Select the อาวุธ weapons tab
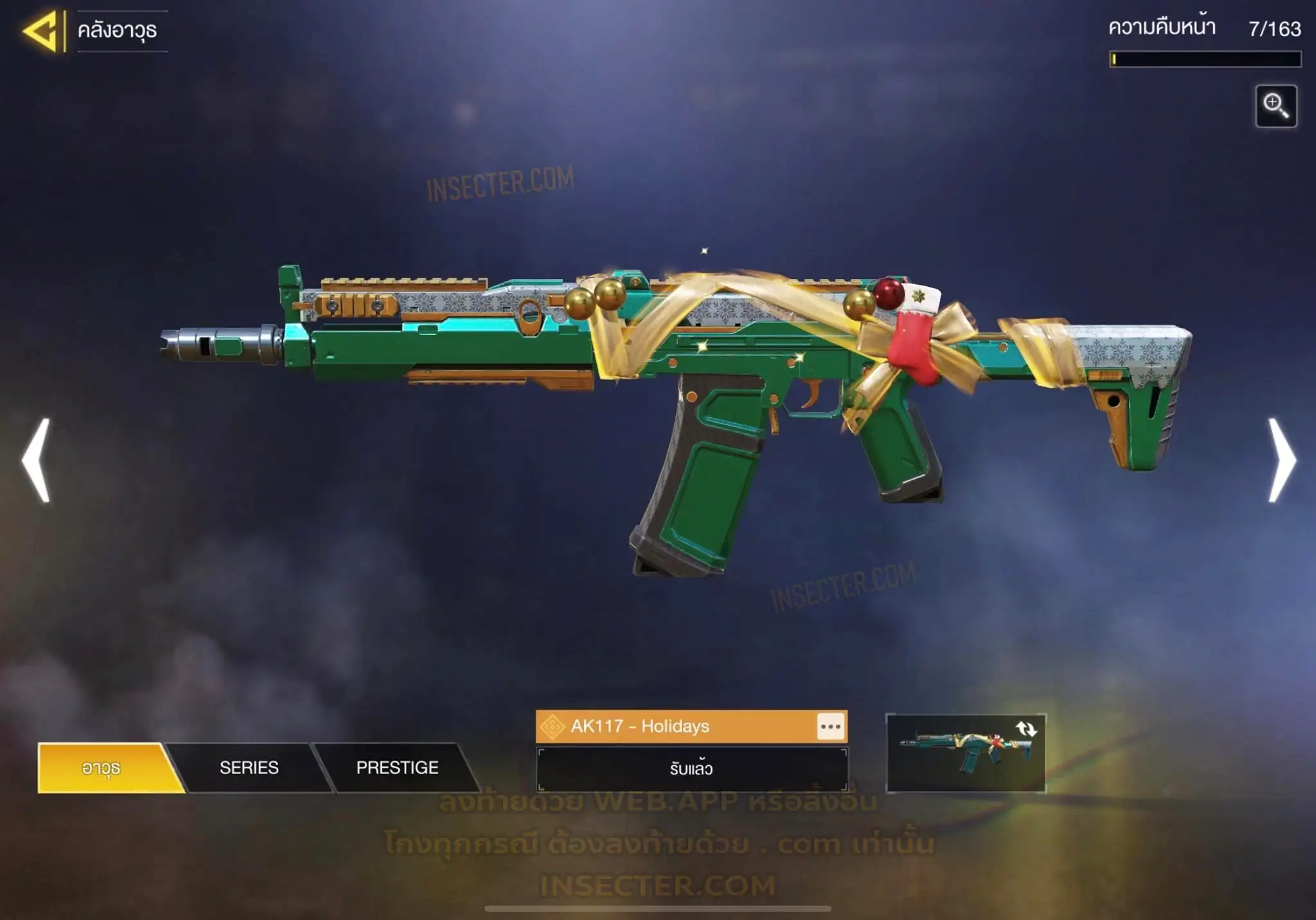Screen dimensions: 1316x920 pos(102,768)
